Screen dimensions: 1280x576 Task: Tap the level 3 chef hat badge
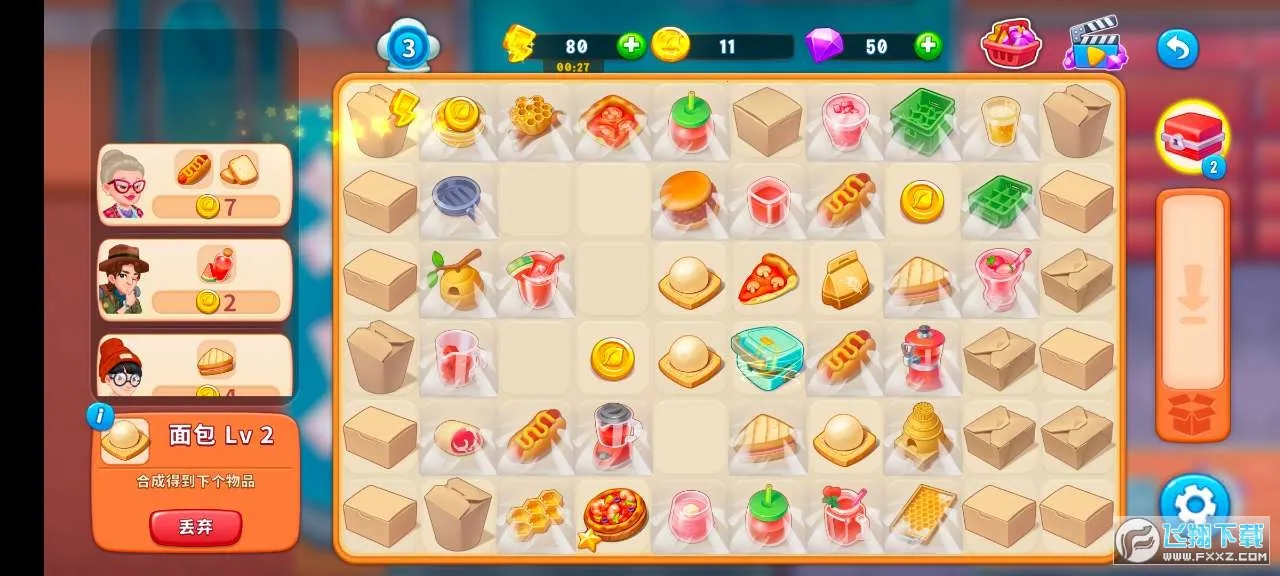pyautogui.click(x=408, y=47)
